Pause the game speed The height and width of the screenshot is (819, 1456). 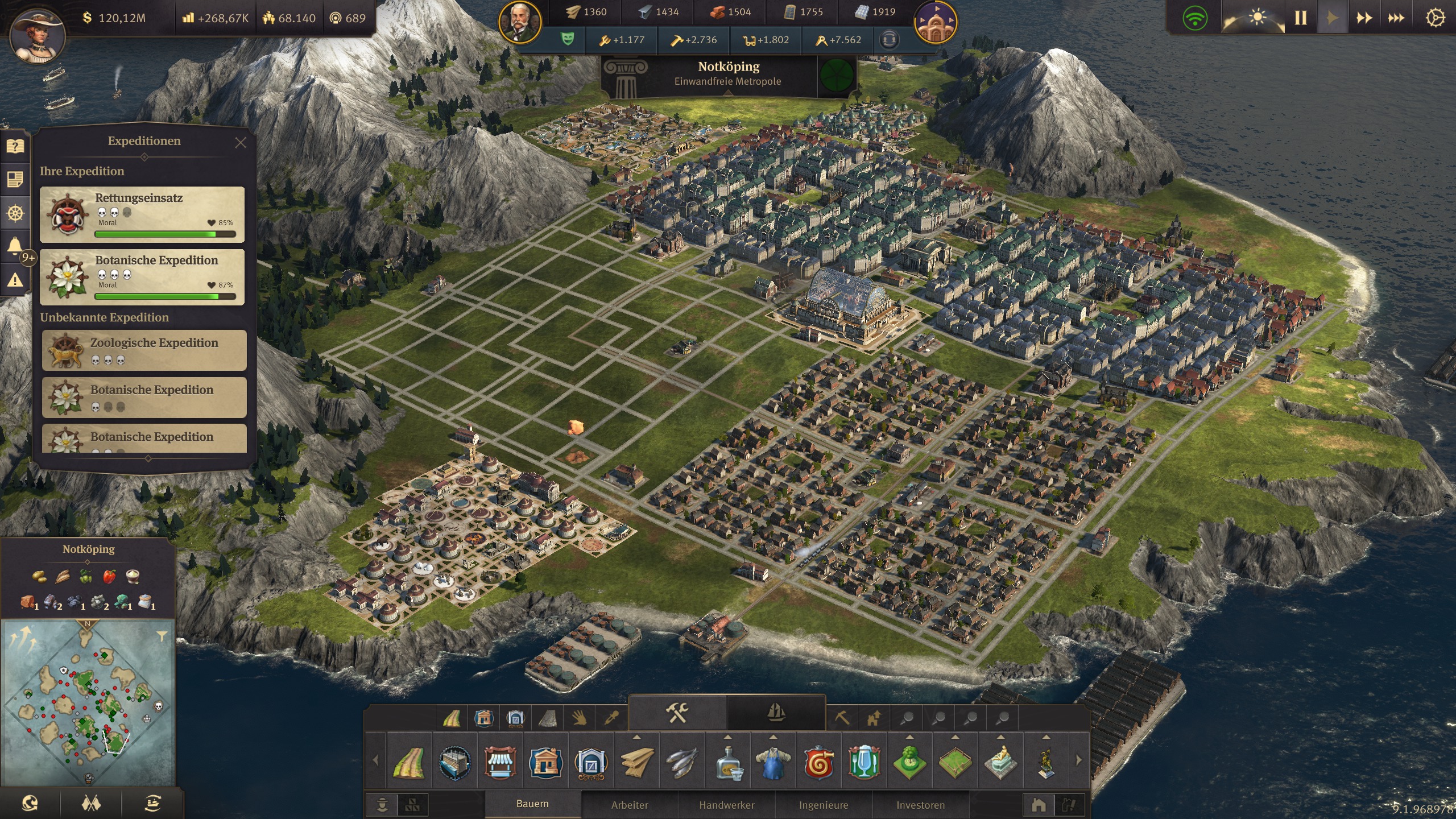coord(1301,18)
